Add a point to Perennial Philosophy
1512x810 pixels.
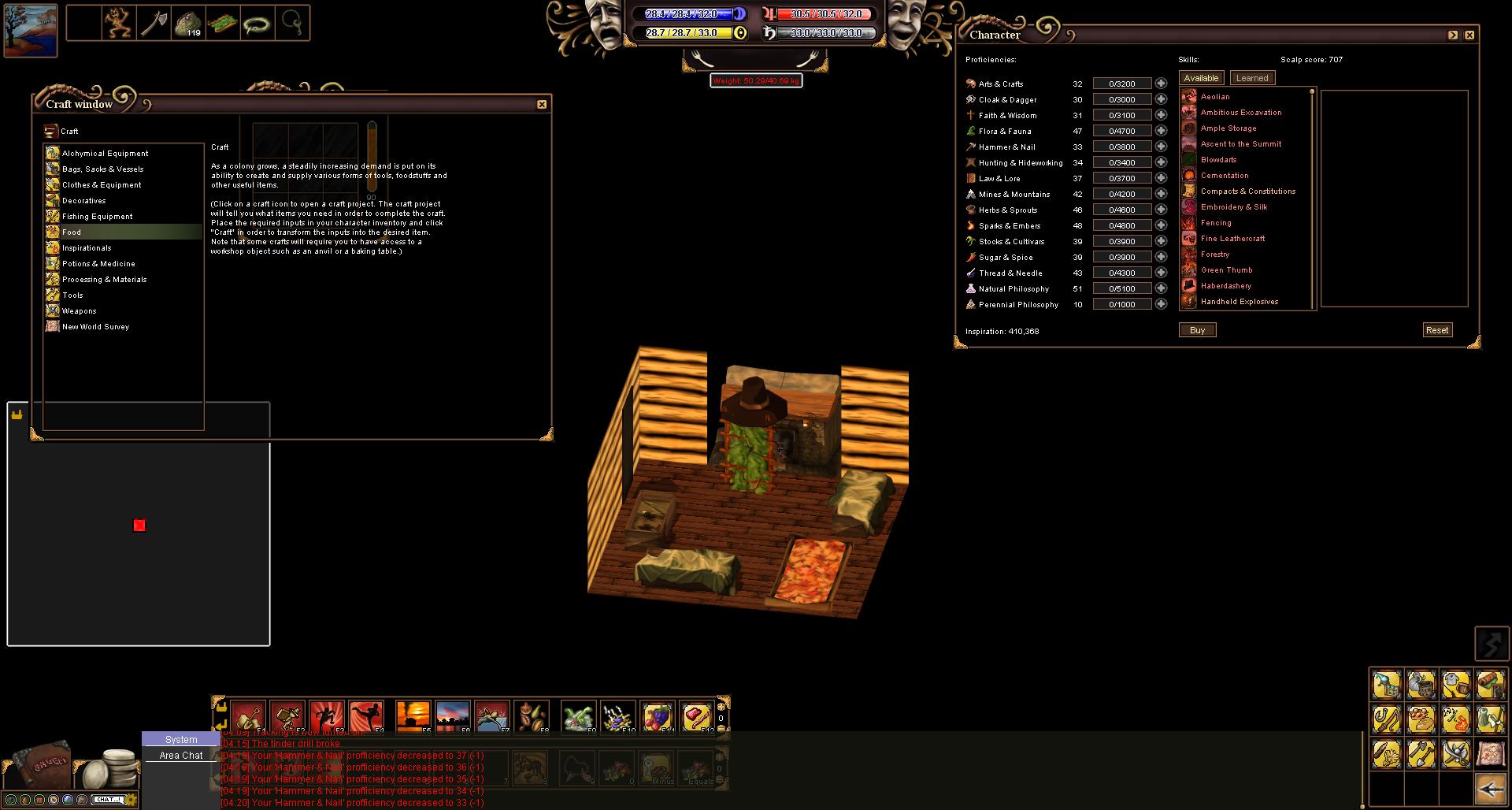1161,304
